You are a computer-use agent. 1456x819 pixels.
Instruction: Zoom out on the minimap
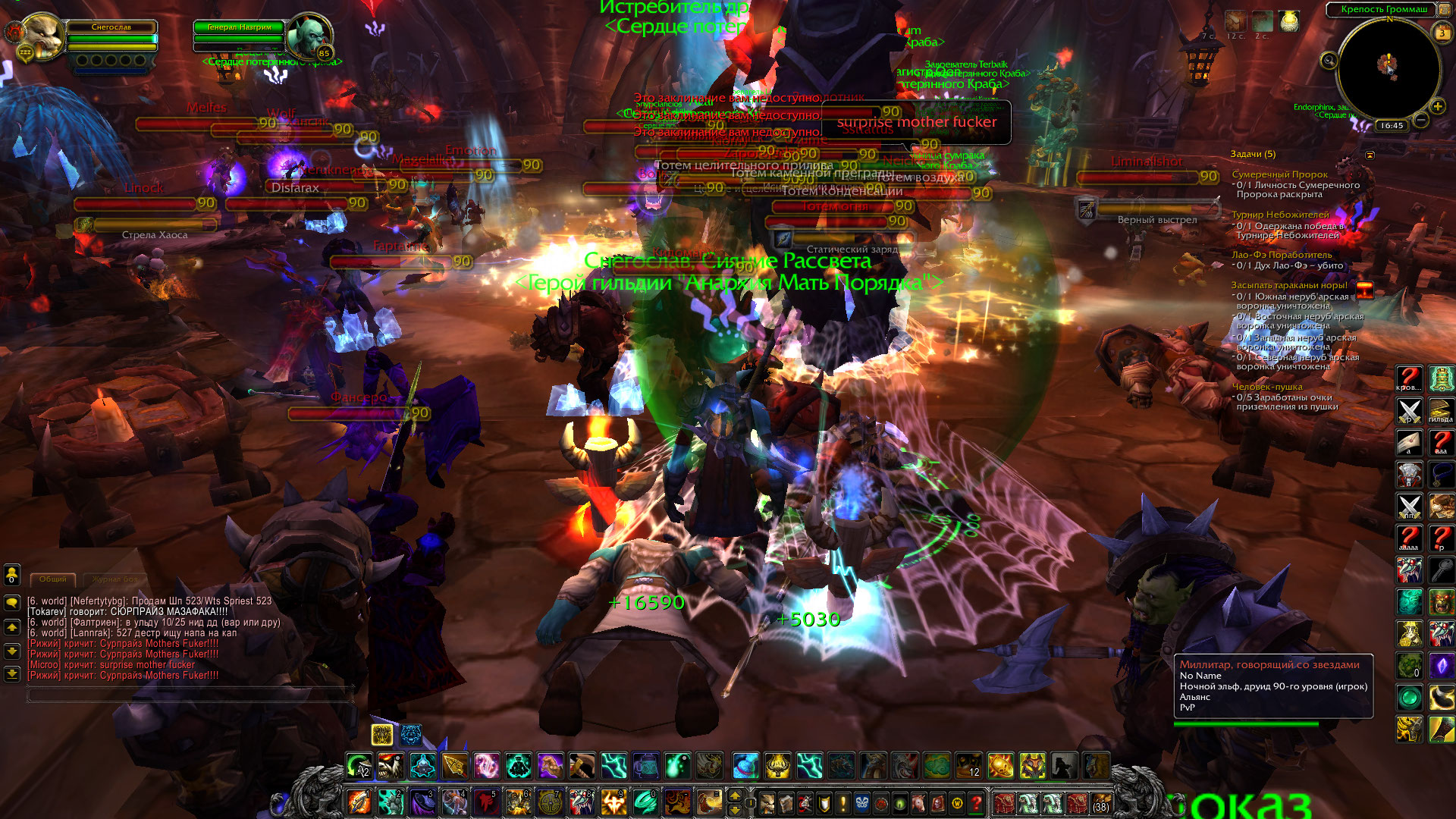pos(1421,120)
